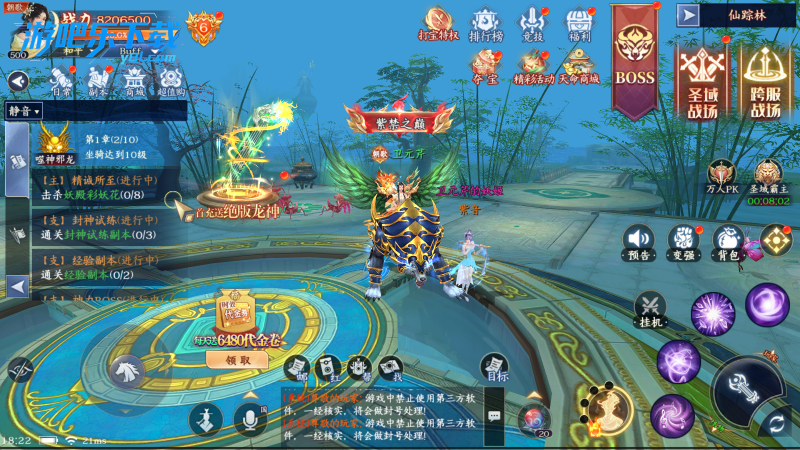The width and height of the screenshot is (800, 450).
Task: Open the 排行榜 ranking icon
Action: point(485,23)
